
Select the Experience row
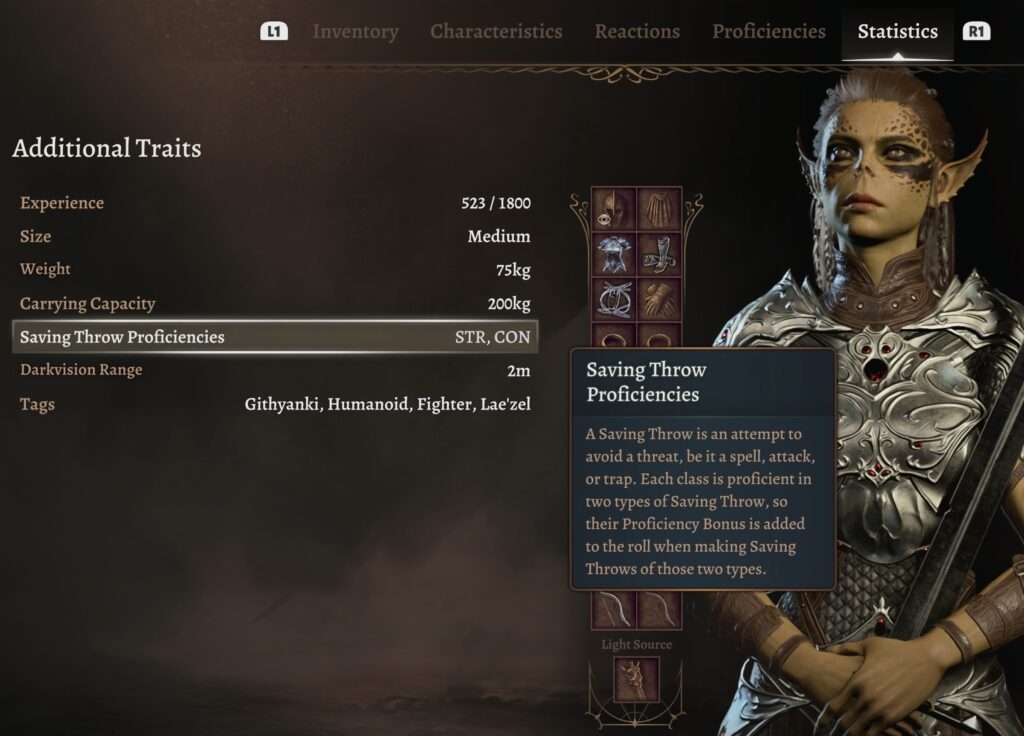275,203
